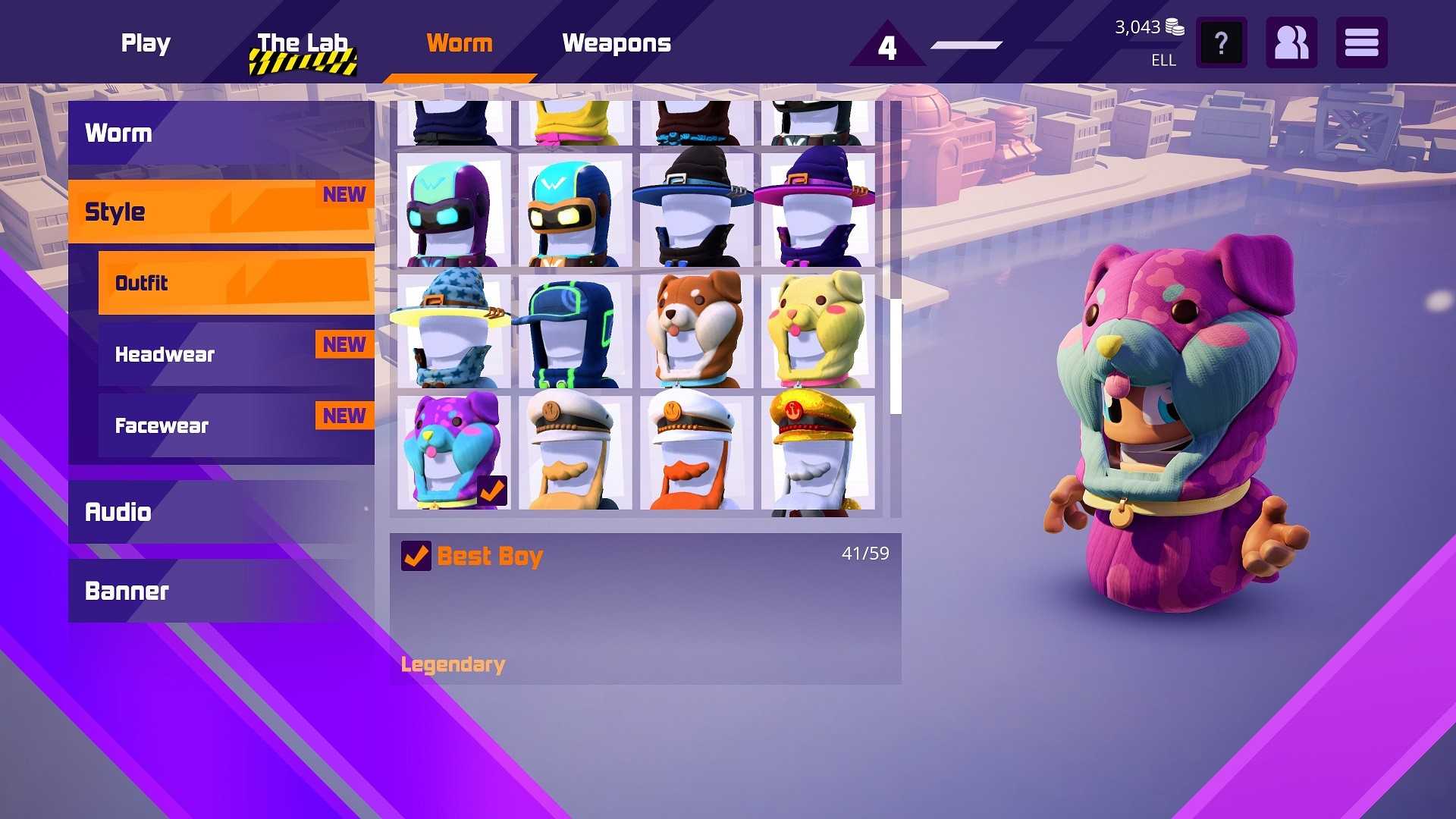
Task: Toggle selection of the black pilgrim hat
Action: (x=695, y=210)
